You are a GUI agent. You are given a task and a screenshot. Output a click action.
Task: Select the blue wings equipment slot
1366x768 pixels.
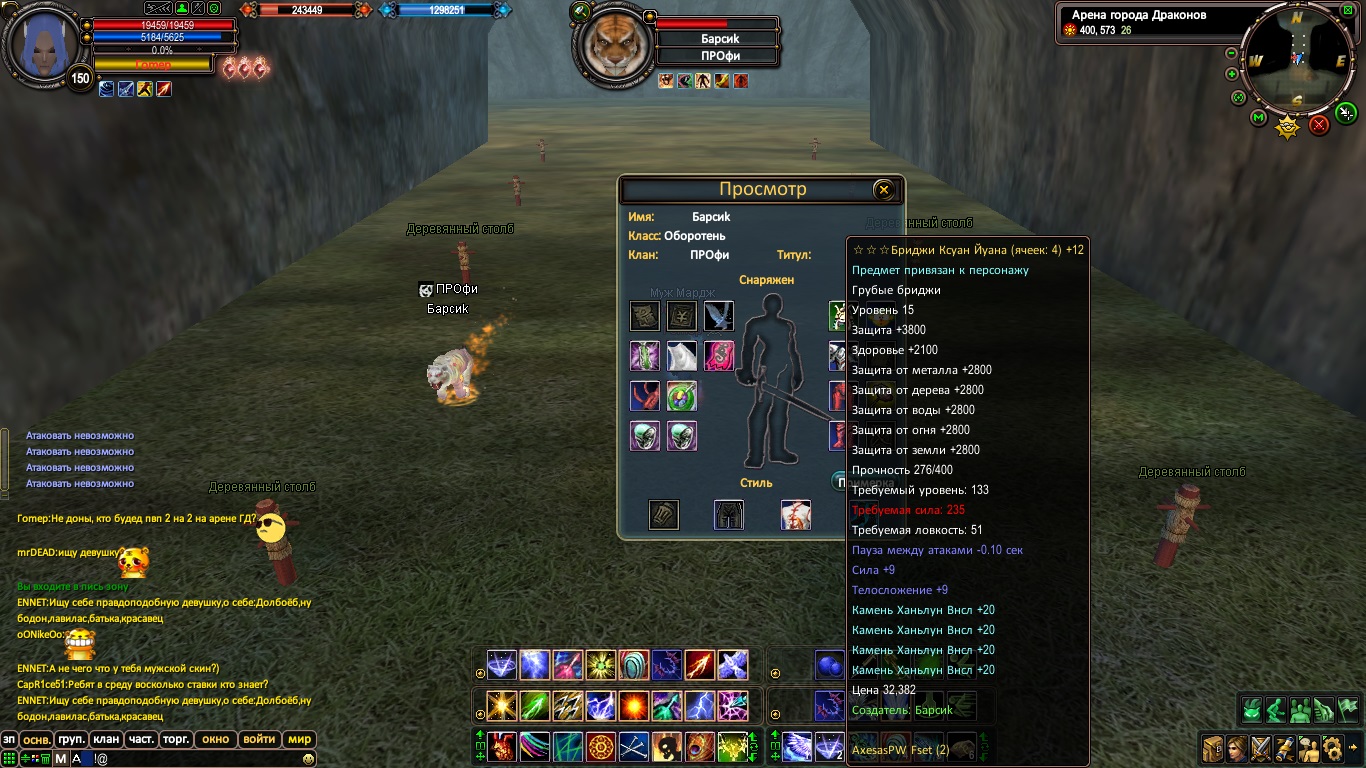[x=719, y=316]
